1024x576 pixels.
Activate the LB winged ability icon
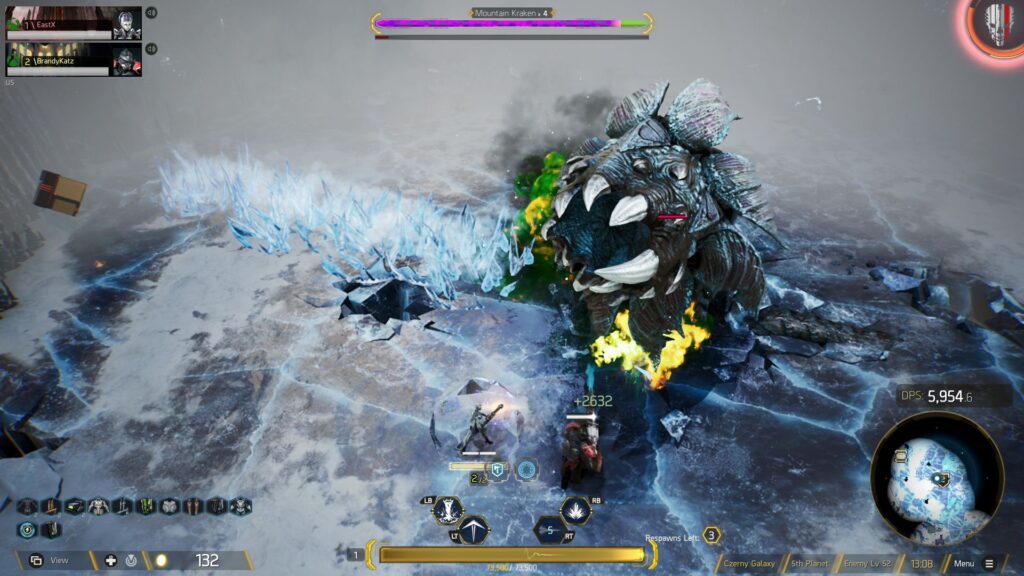[447, 510]
